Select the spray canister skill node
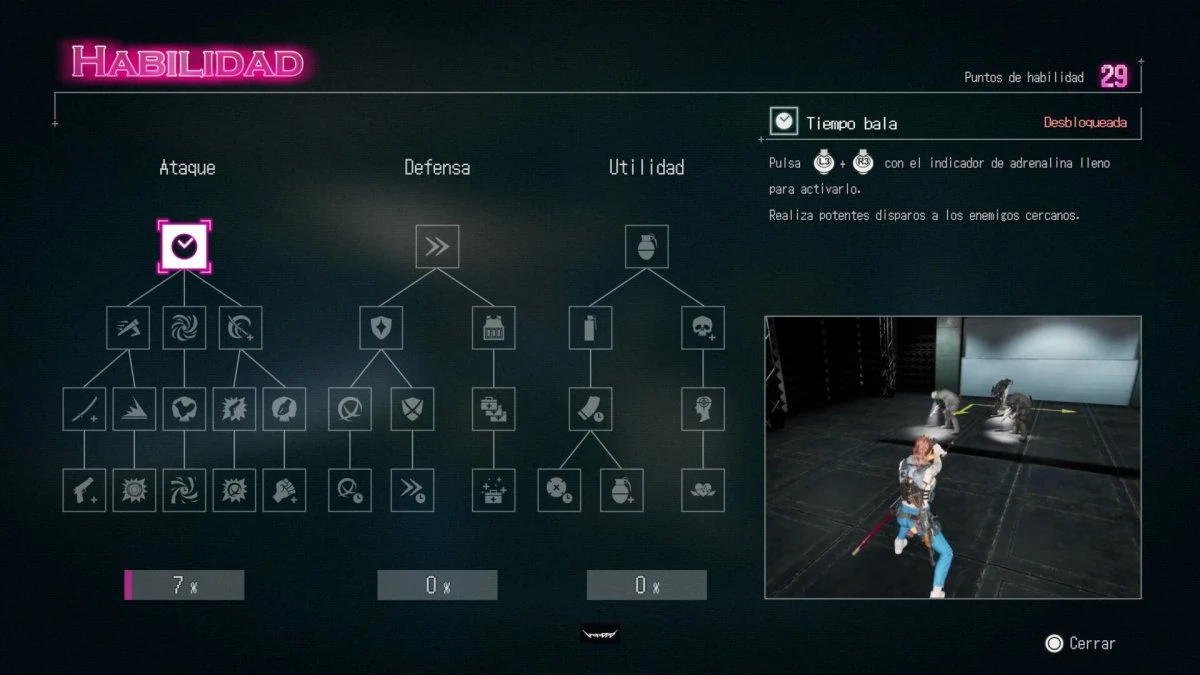This screenshot has height=675, width=1200. coord(590,327)
